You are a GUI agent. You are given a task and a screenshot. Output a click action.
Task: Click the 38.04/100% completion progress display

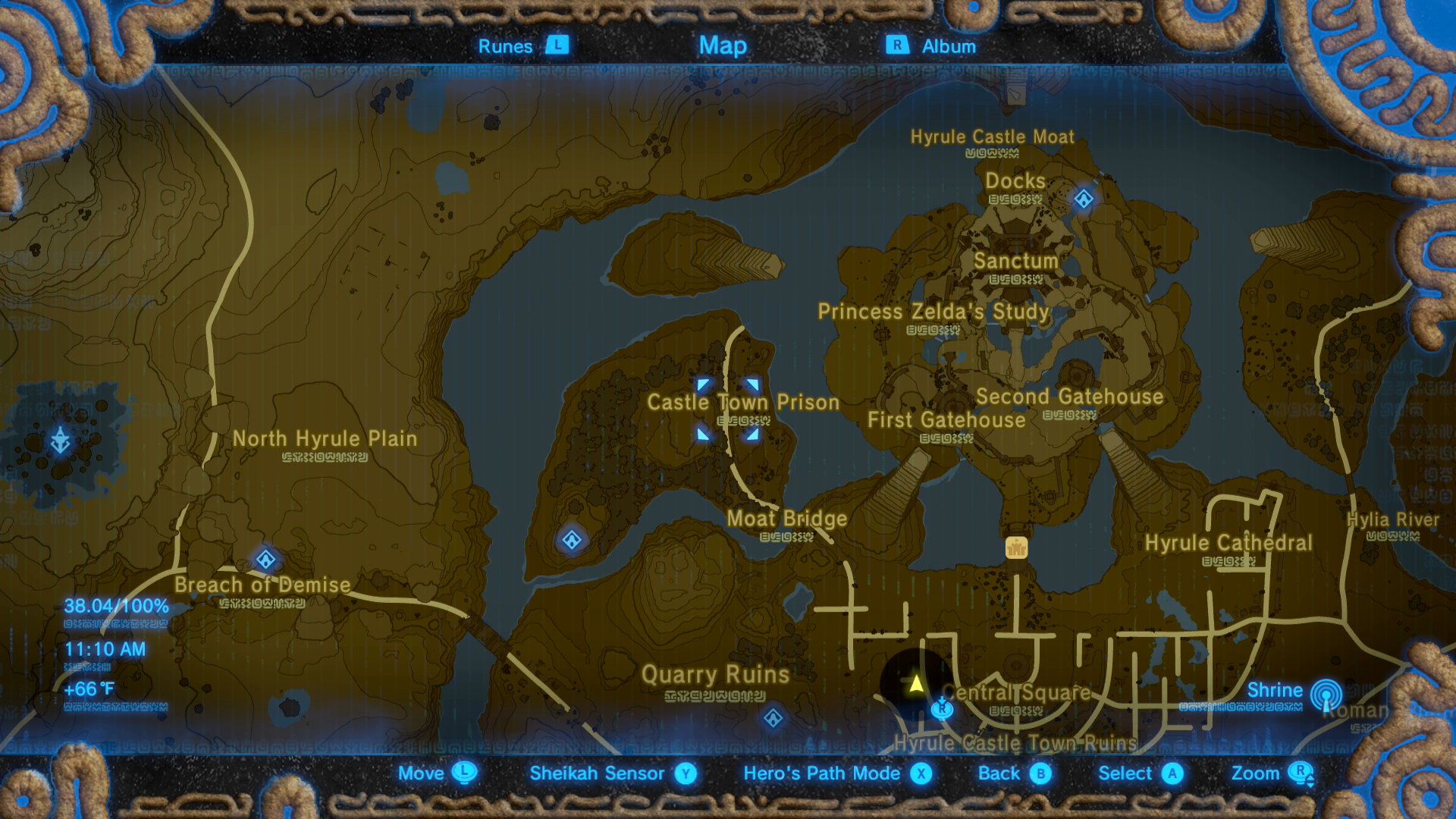click(x=115, y=606)
